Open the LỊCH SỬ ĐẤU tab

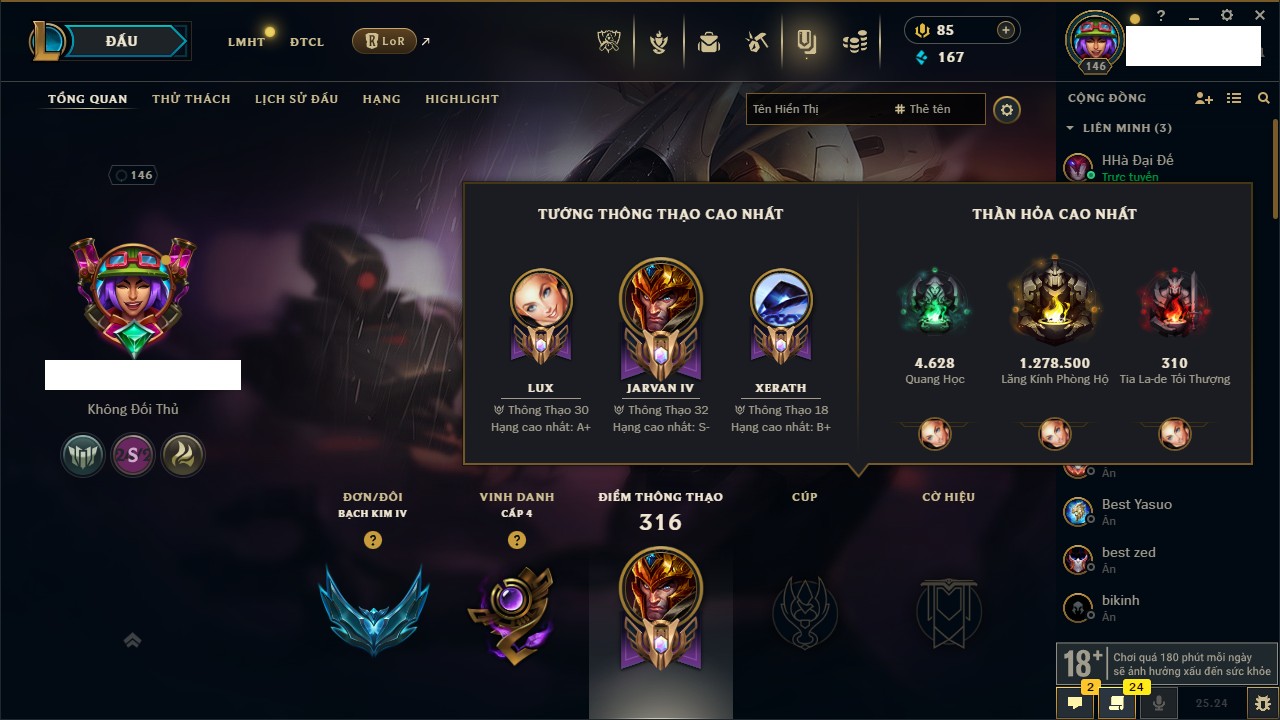[x=296, y=99]
